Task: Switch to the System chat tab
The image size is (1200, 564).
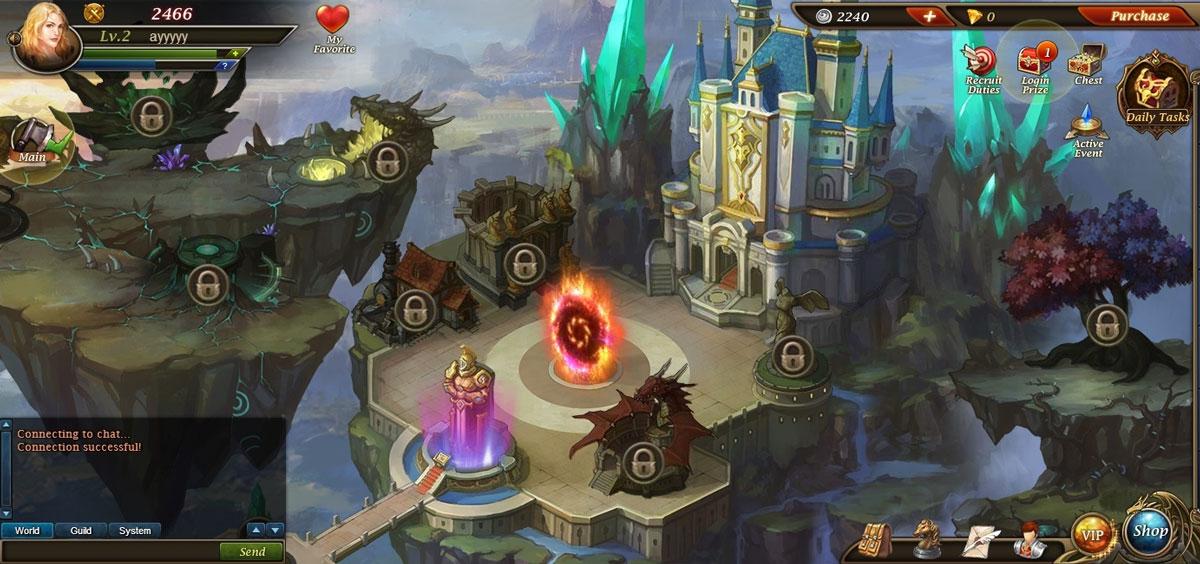Action: (134, 530)
